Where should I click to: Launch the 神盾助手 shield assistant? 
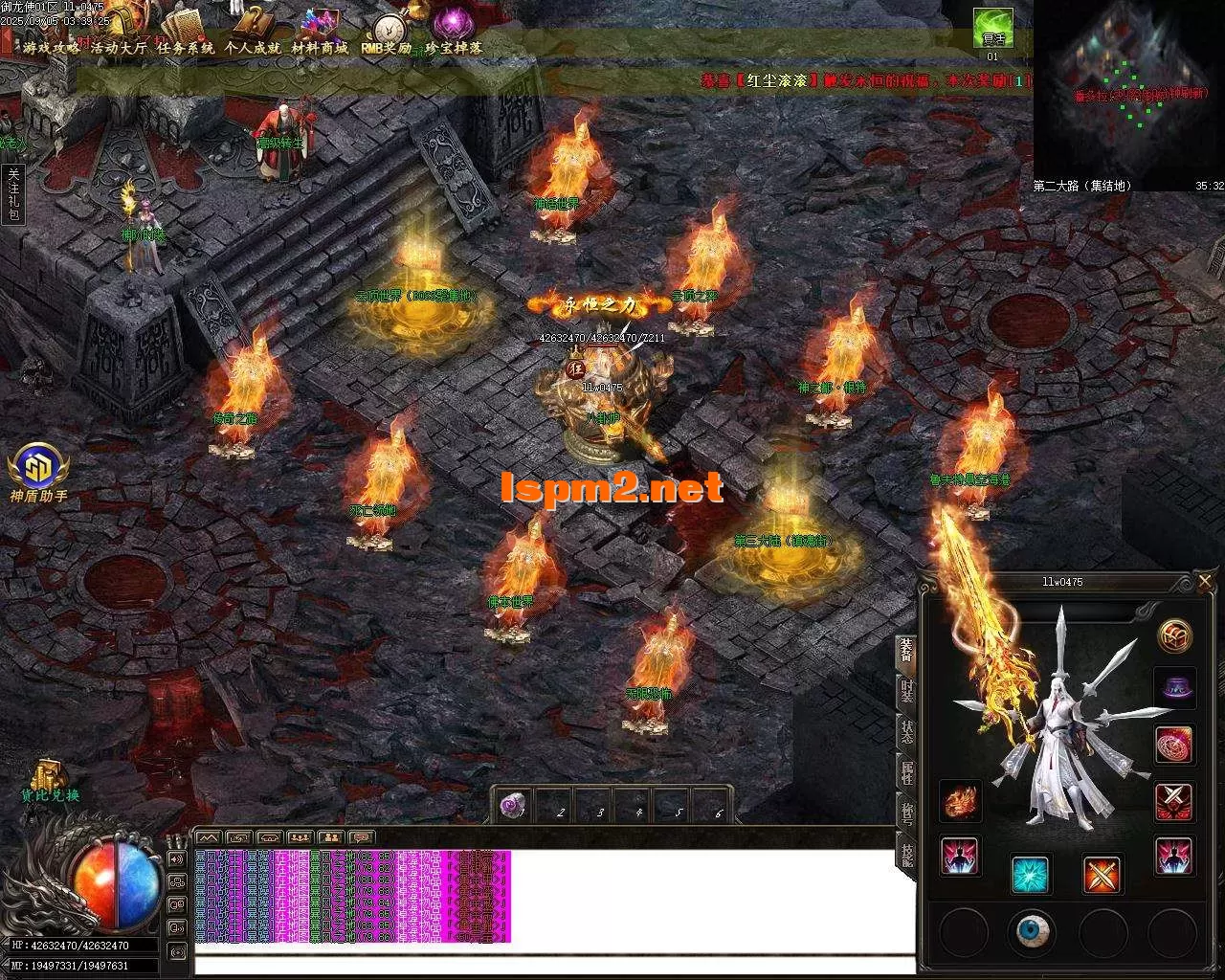coord(38,469)
